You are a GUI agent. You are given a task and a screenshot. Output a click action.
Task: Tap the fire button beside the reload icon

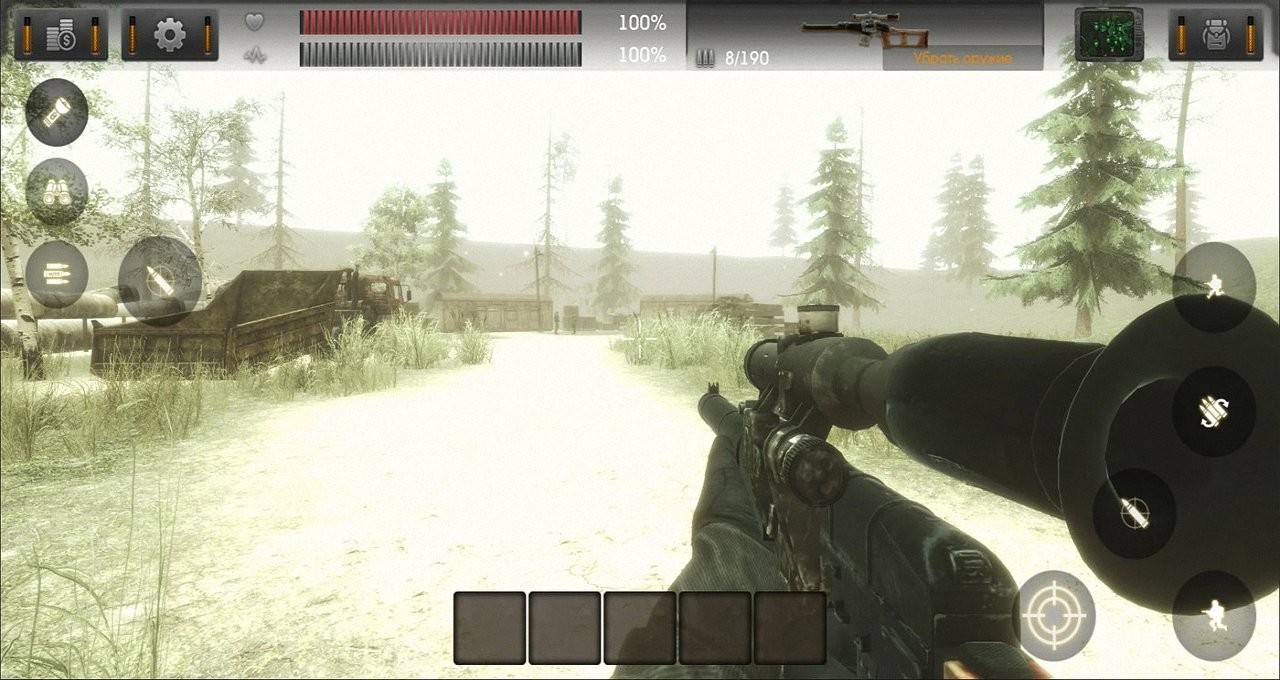coord(1134,513)
